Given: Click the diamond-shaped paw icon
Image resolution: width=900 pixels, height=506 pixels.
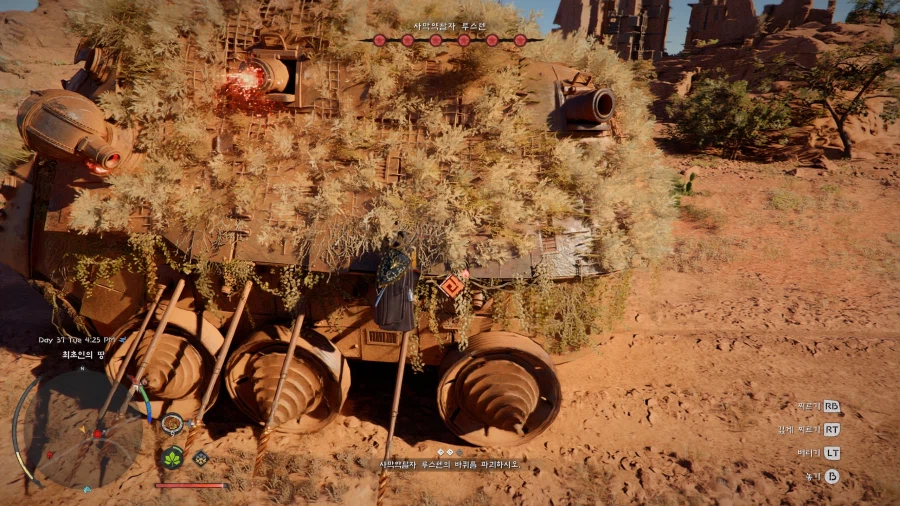Looking at the screenshot, I should (200, 458).
